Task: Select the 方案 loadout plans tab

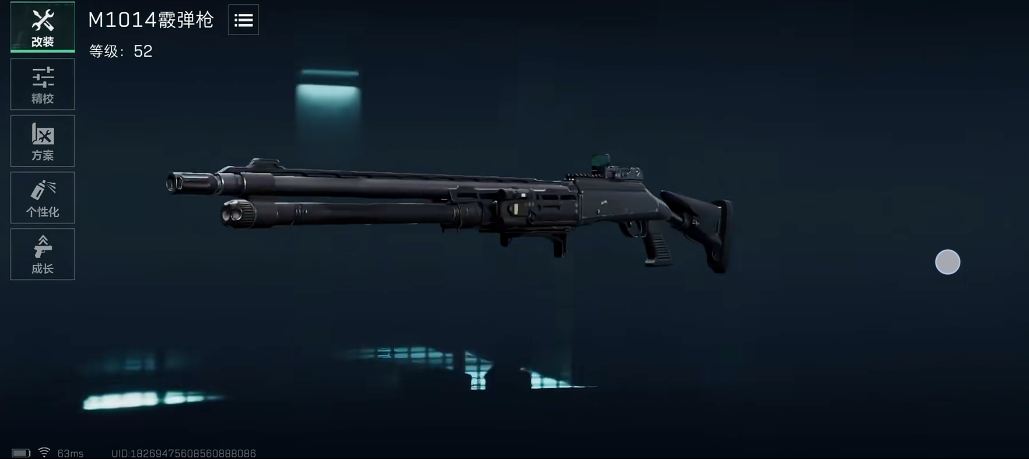Action: 42,141
